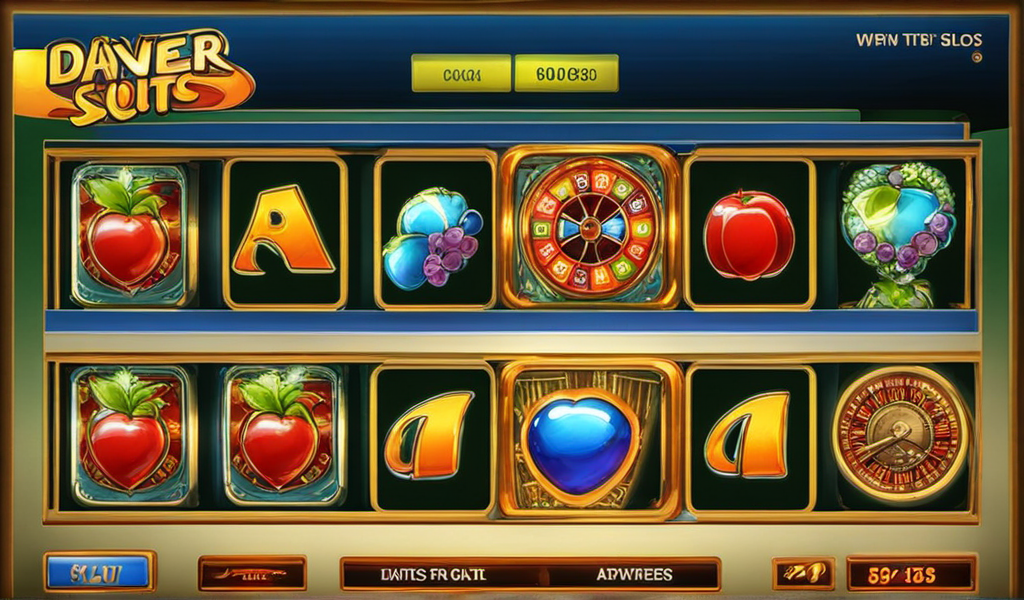This screenshot has width=1024, height=600.
Task: Select the left yellow button at top
Action: pyautogui.click(x=461, y=73)
